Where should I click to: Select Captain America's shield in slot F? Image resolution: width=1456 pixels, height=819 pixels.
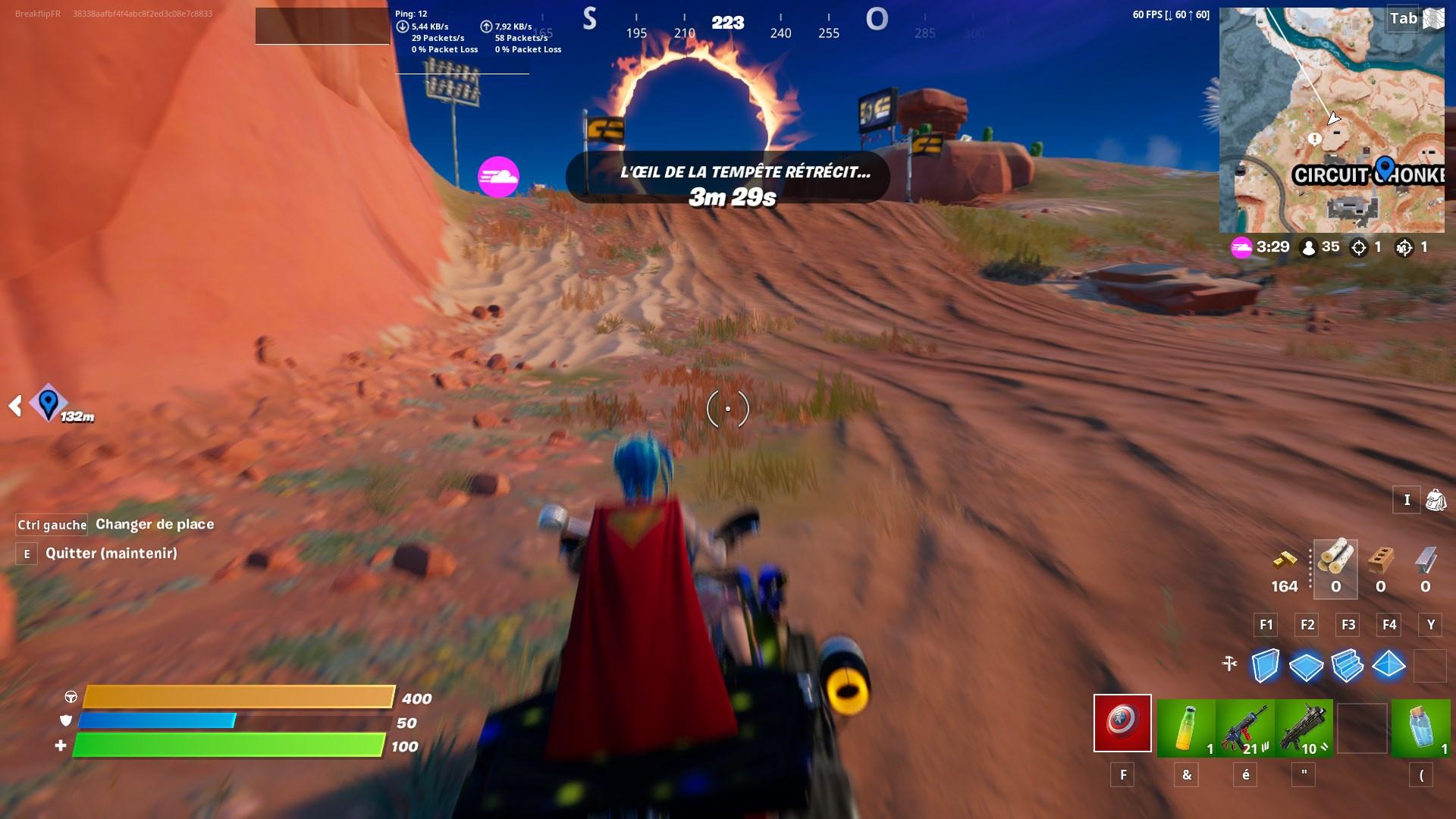[1122, 724]
